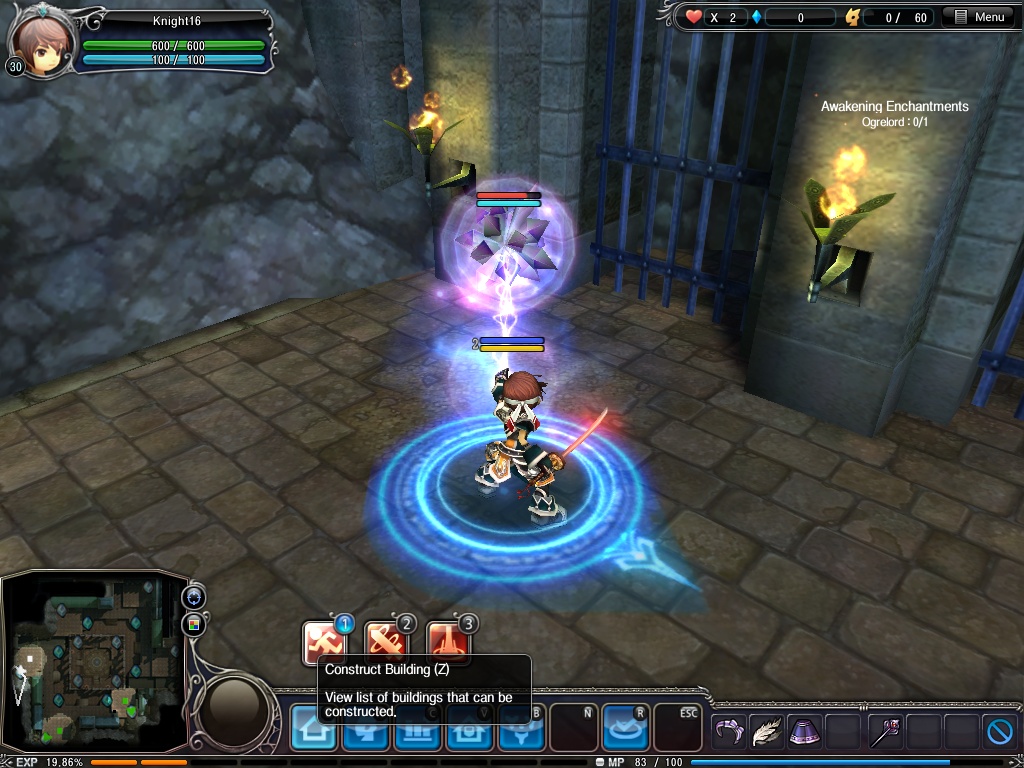
Task: Click the large round orb button
Action: tap(235, 706)
